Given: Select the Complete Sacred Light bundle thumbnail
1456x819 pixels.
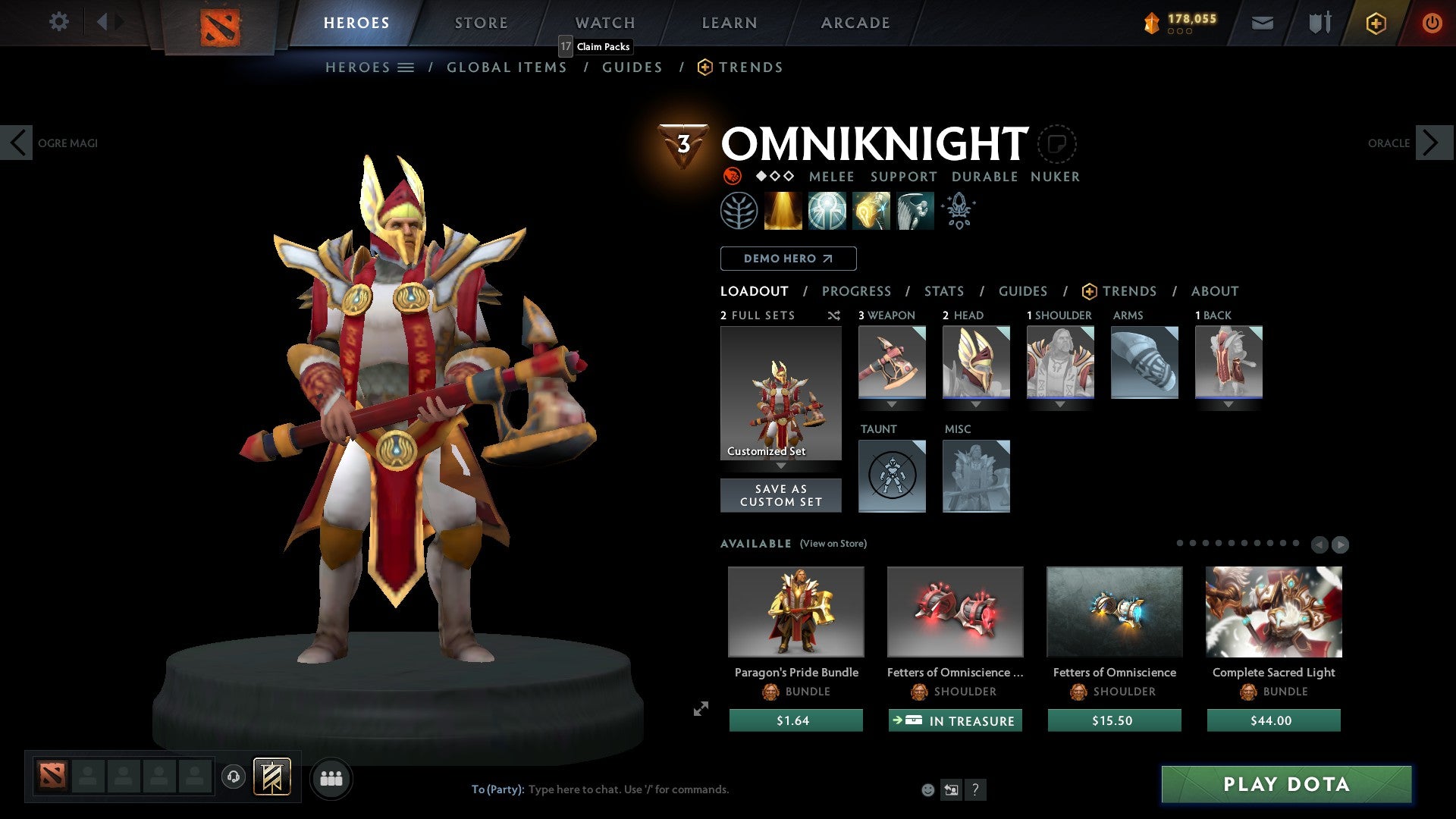Looking at the screenshot, I should pos(1272,612).
